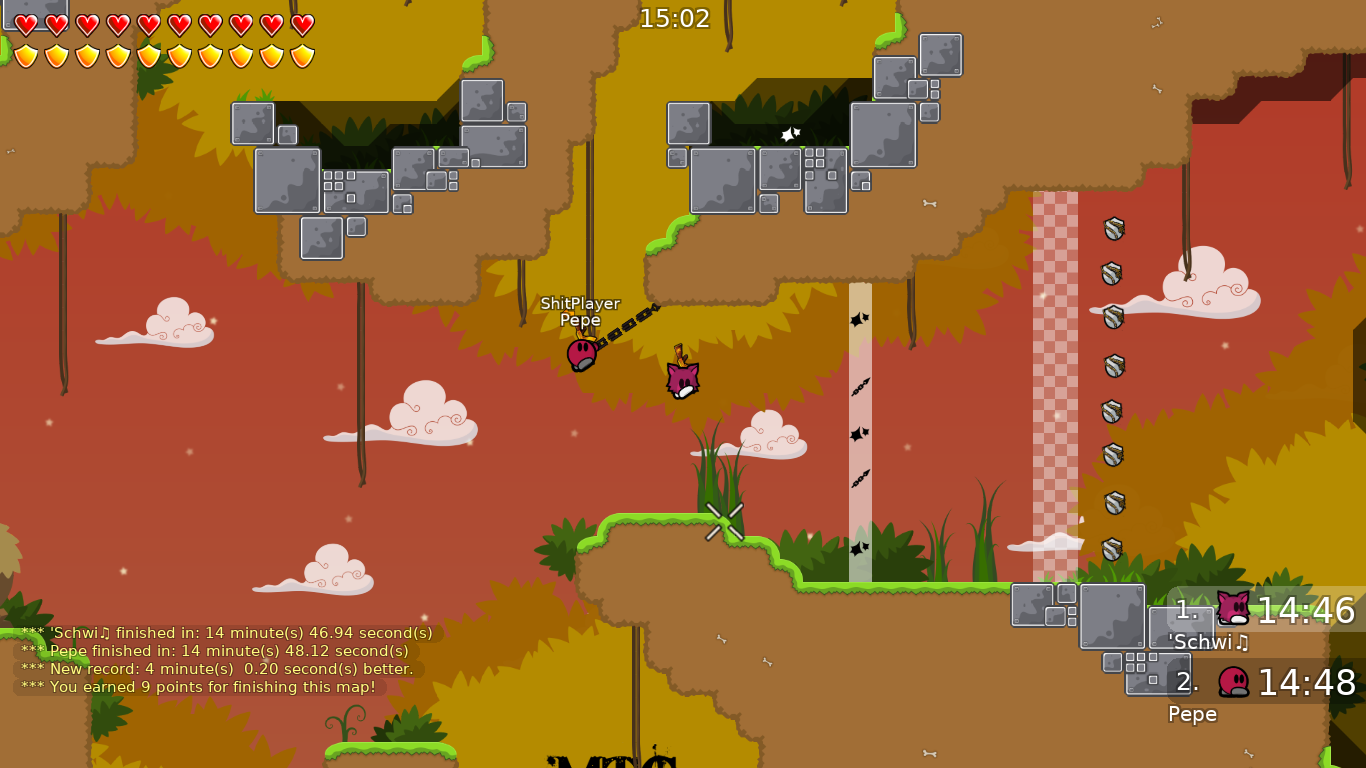This screenshot has width=1366, height=768.
Task: Select the tee labeled ShitPlayer Pepe
Action: (583, 355)
